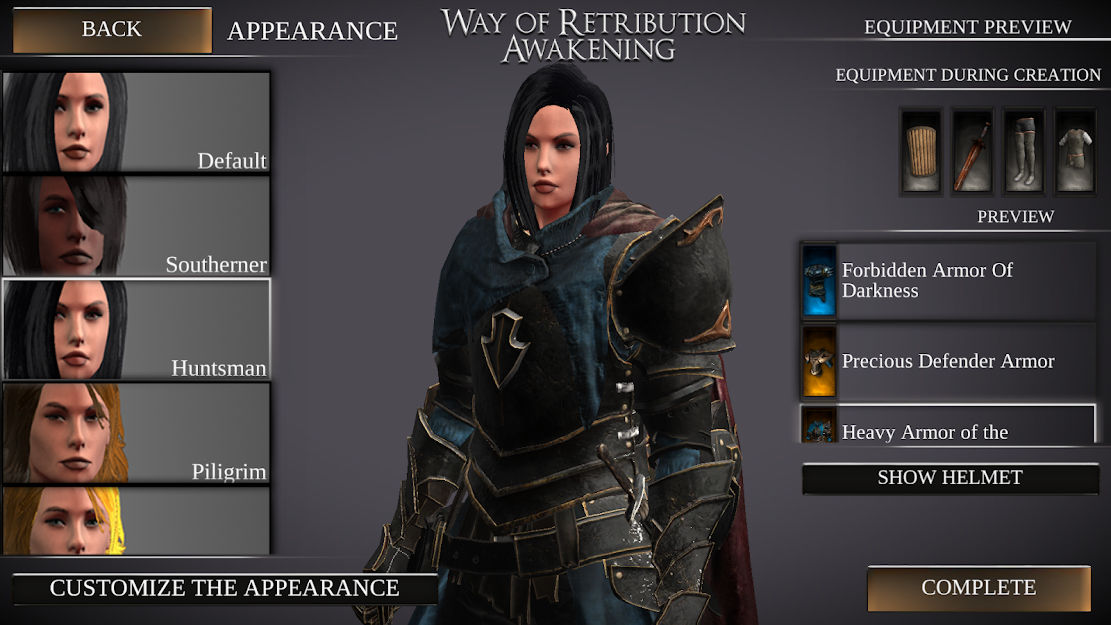Toggle Show Helmet
The height and width of the screenshot is (625, 1111).
click(x=950, y=478)
